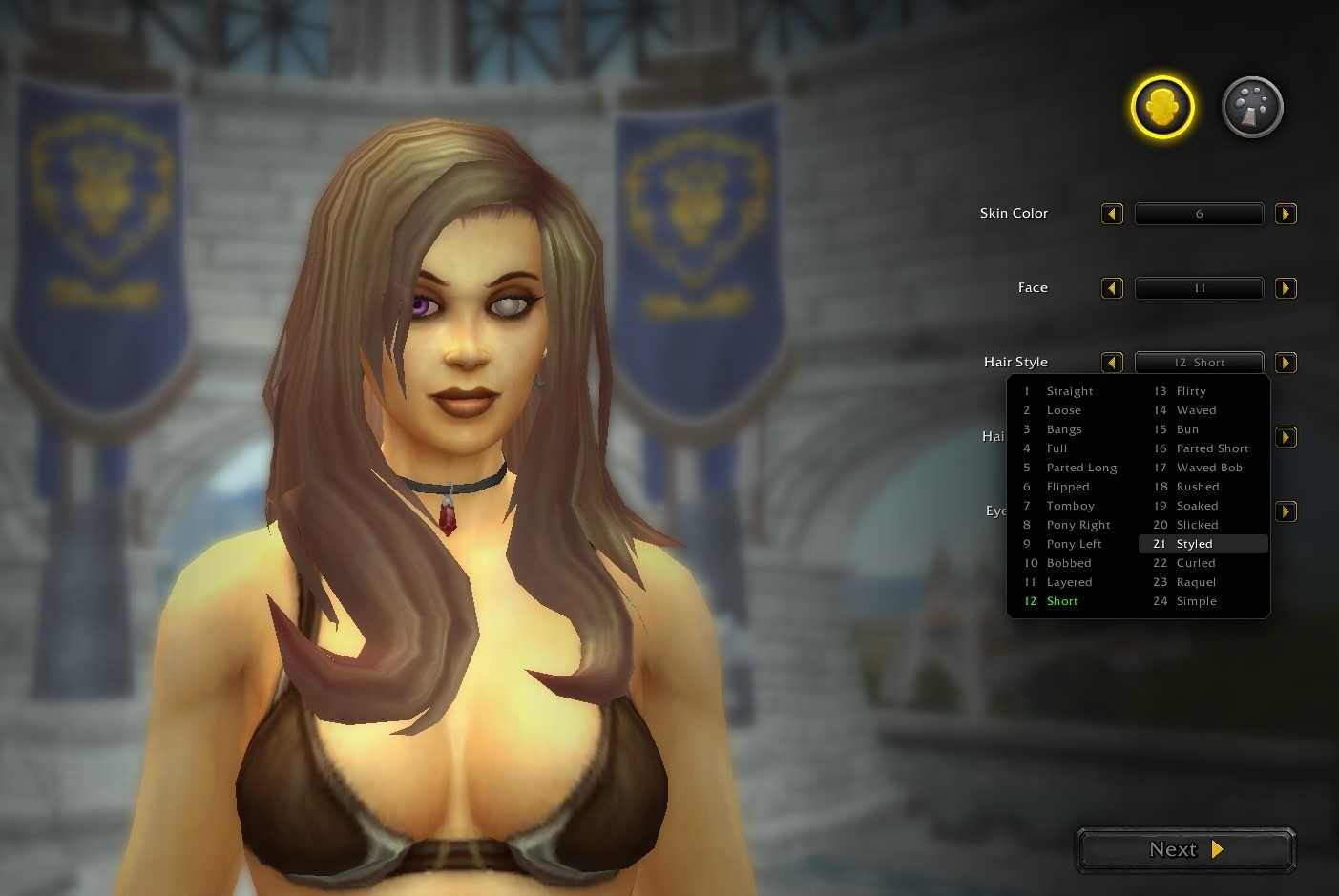Decrease Skin Color using the left arrow

click(x=1111, y=213)
